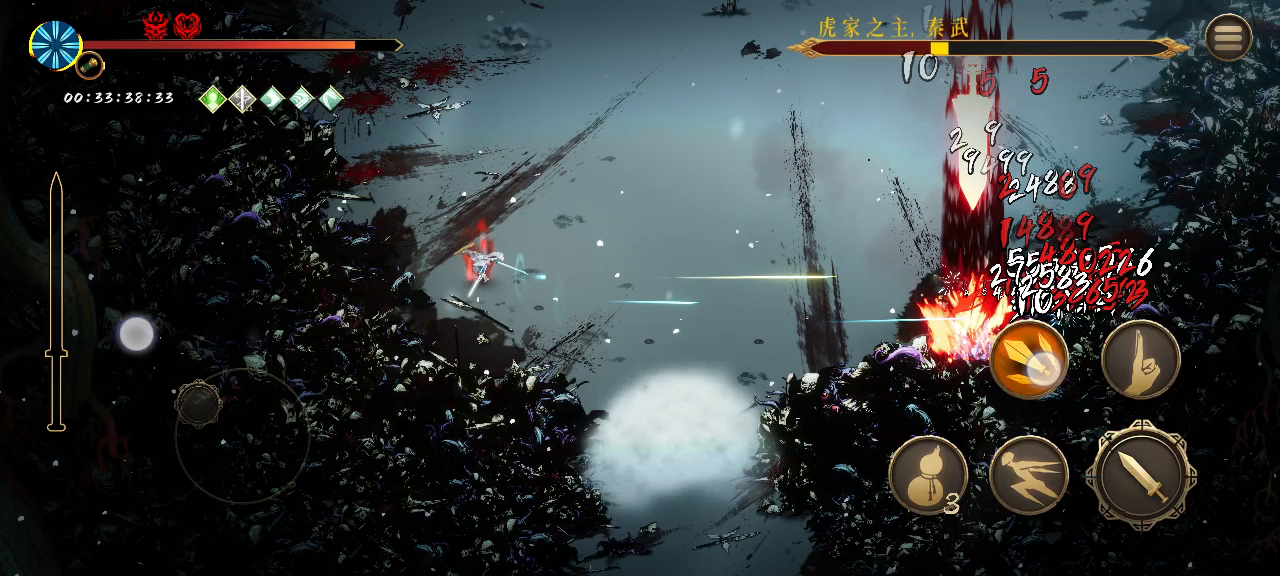Select the blue circular character portrait

coord(56,45)
